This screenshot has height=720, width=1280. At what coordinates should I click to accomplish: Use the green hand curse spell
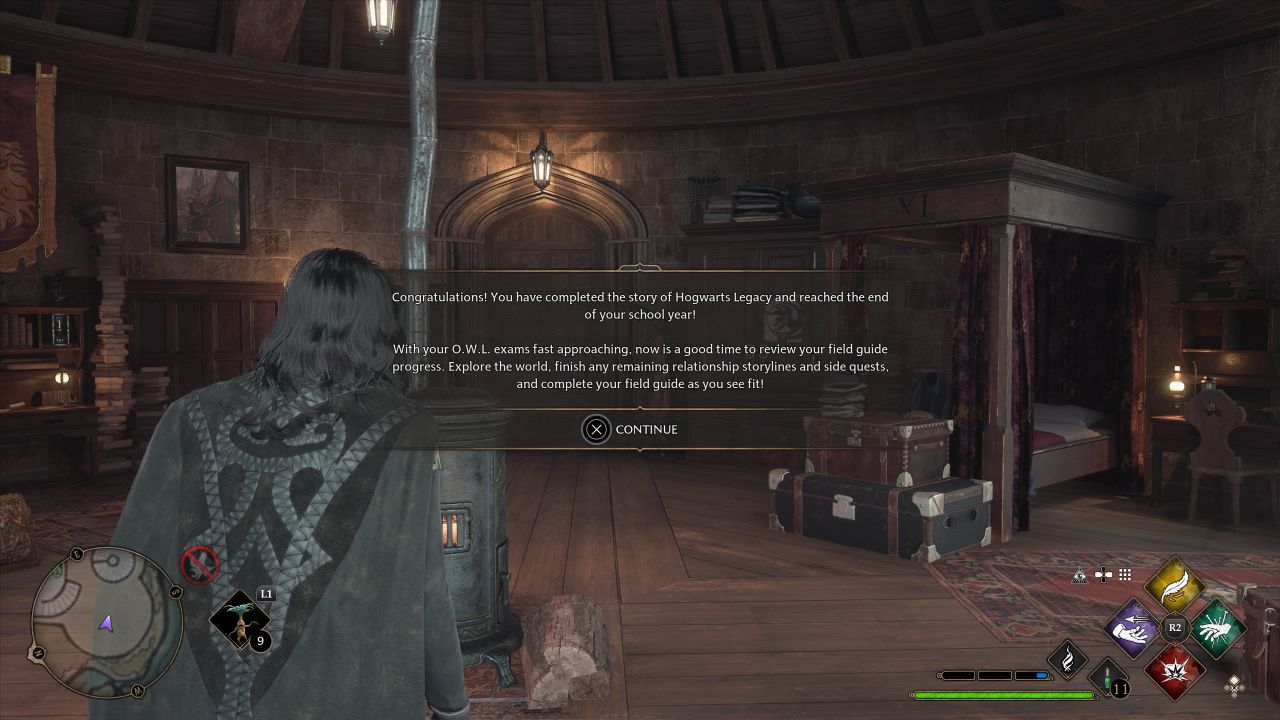point(1217,629)
